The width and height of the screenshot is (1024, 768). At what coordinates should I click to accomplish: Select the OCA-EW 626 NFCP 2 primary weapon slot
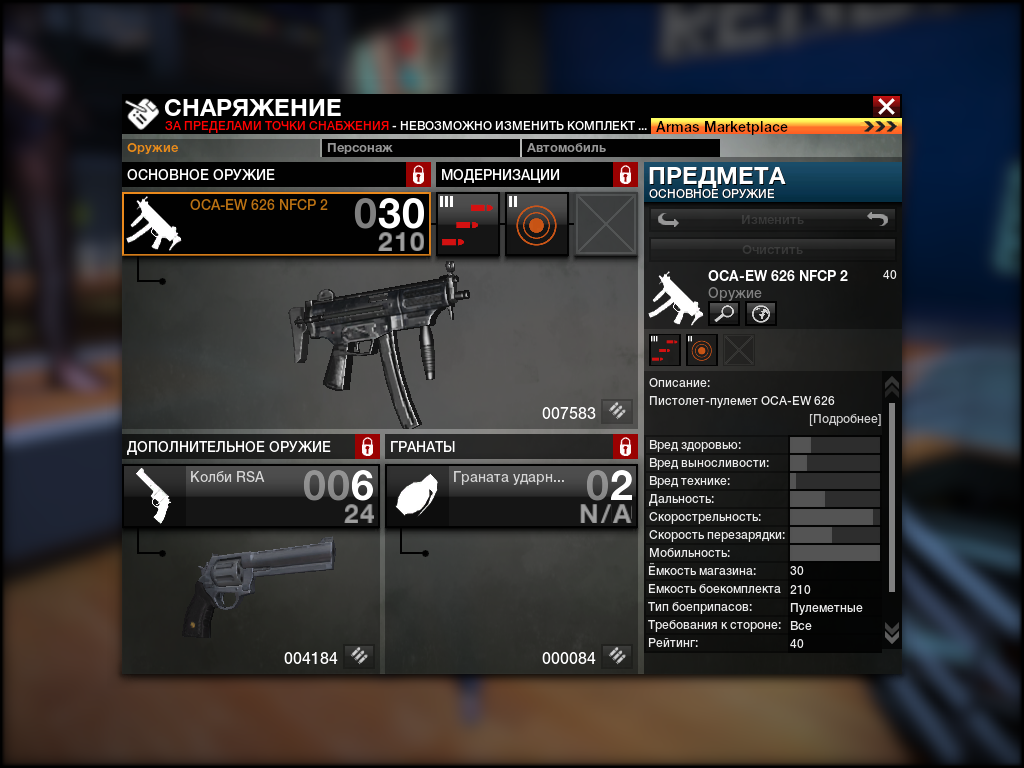[277, 224]
